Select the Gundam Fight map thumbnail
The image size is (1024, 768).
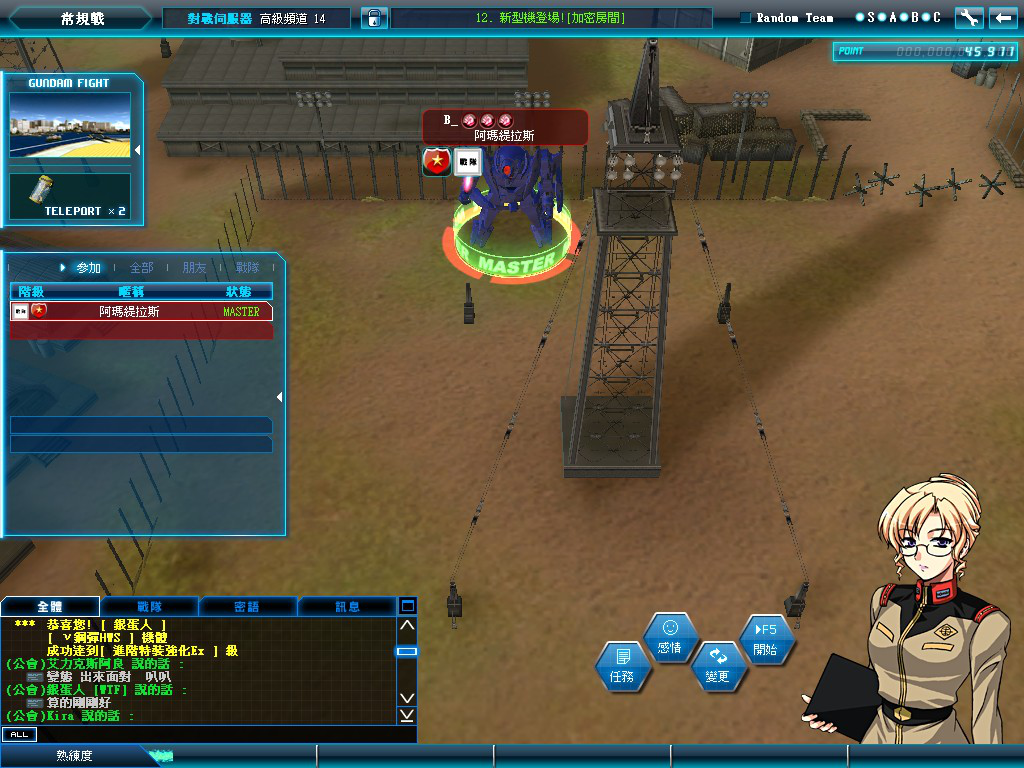click(70, 125)
